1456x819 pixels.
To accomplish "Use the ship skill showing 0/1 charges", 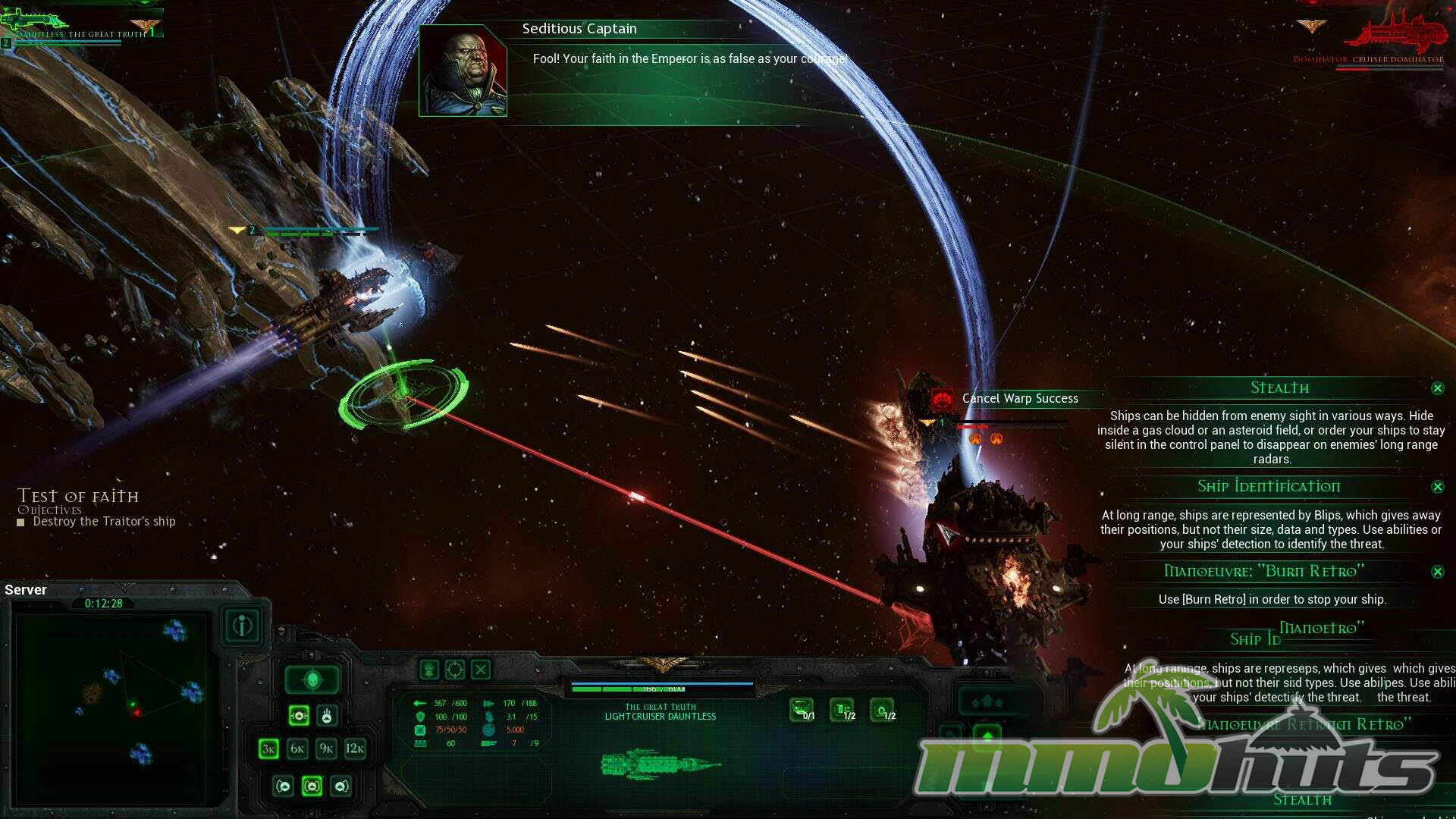I will pos(802,711).
